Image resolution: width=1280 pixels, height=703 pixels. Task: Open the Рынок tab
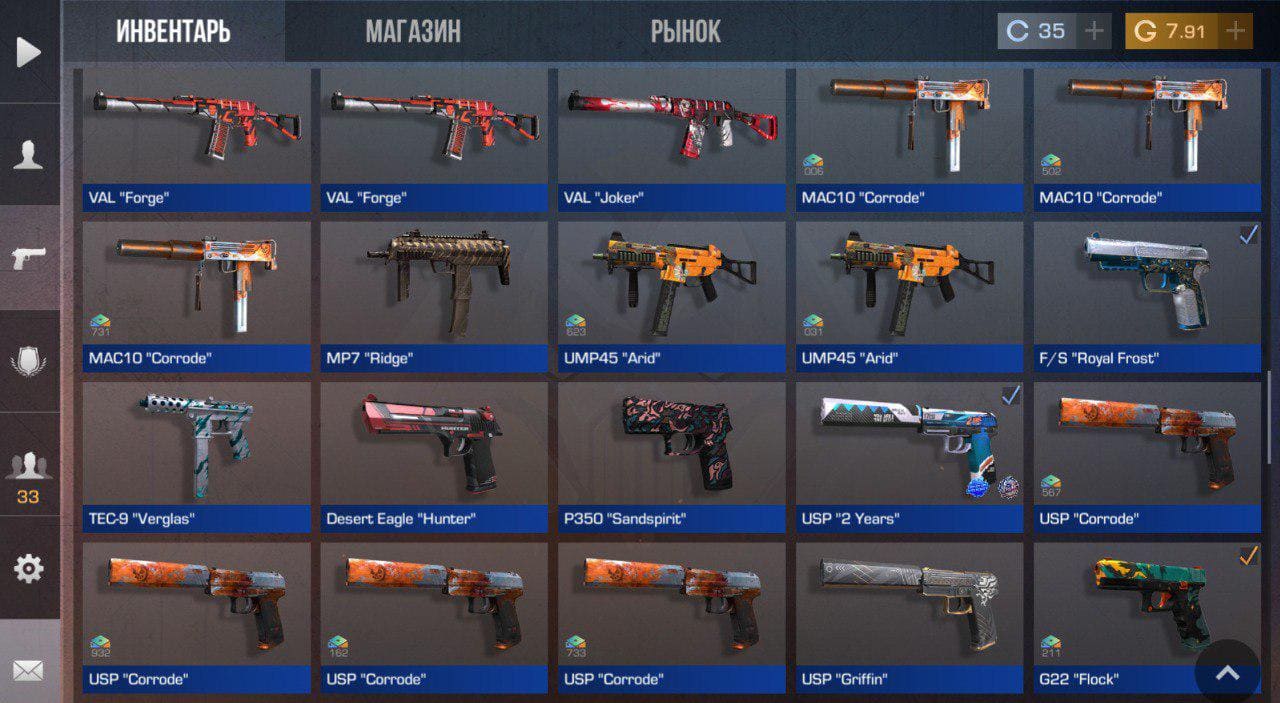[685, 31]
